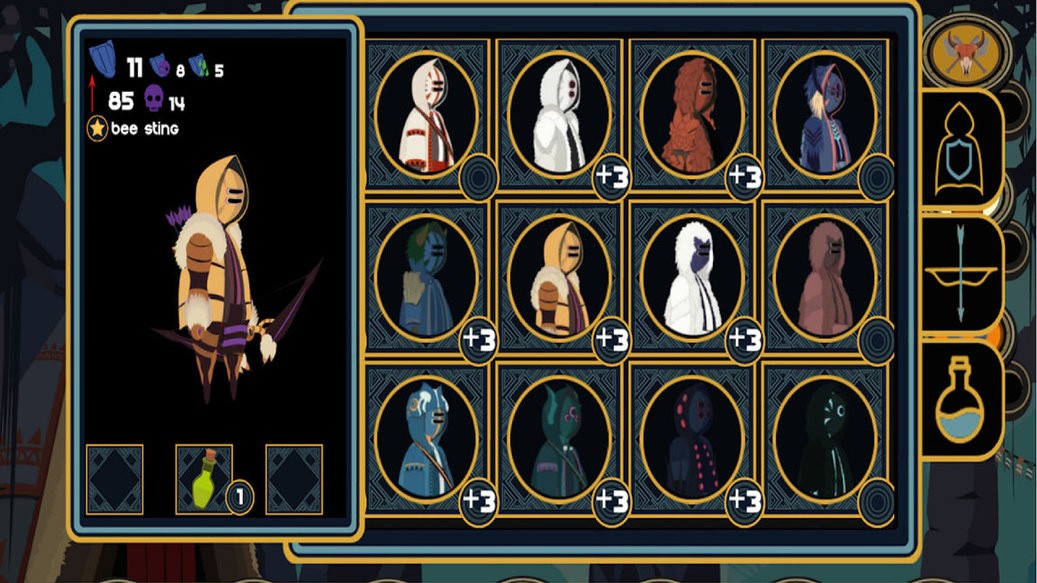Choose the plain white hooded cloak

pyautogui.click(x=559, y=113)
